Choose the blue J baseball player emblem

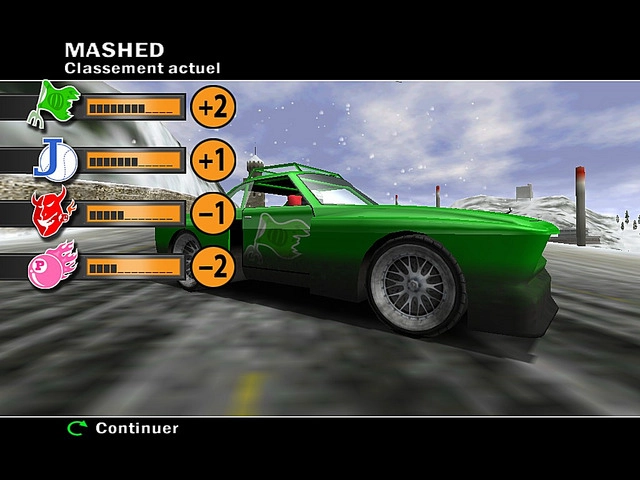click(x=55, y=159)
